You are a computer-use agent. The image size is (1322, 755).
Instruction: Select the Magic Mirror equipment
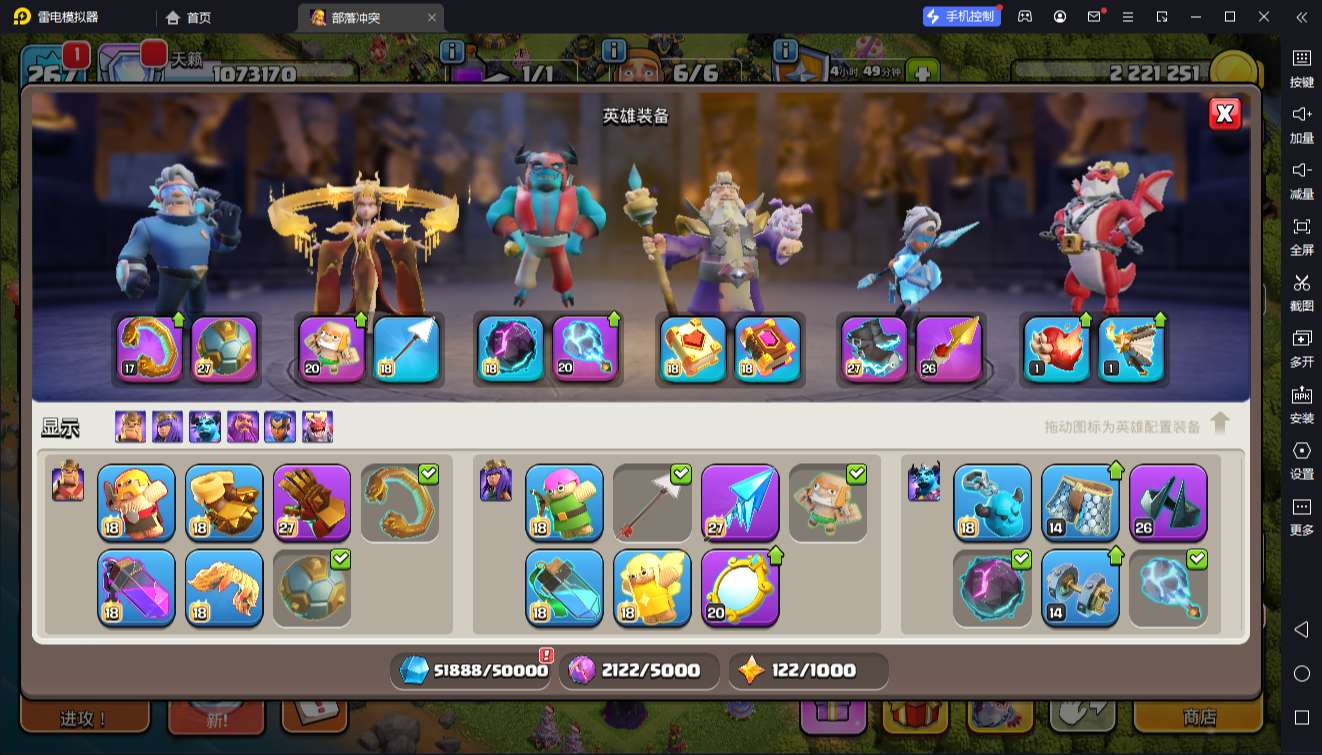click(740, 587)
